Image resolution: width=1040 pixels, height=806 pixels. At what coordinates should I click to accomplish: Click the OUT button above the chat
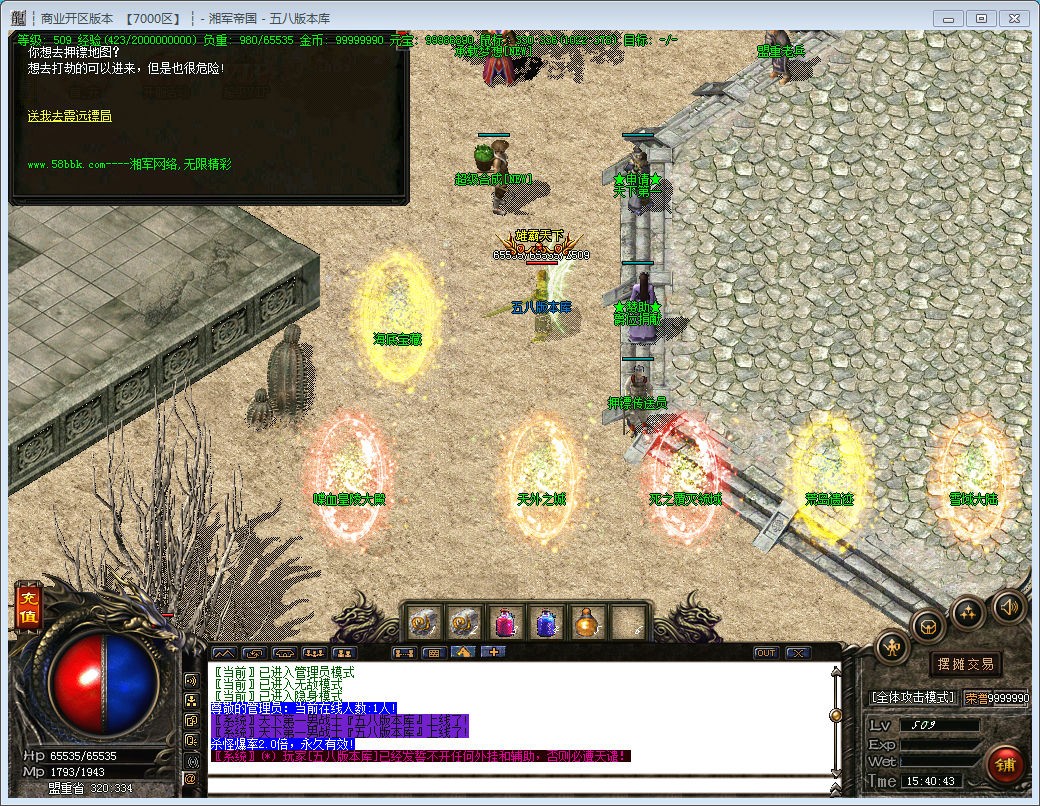pos(765,653)
